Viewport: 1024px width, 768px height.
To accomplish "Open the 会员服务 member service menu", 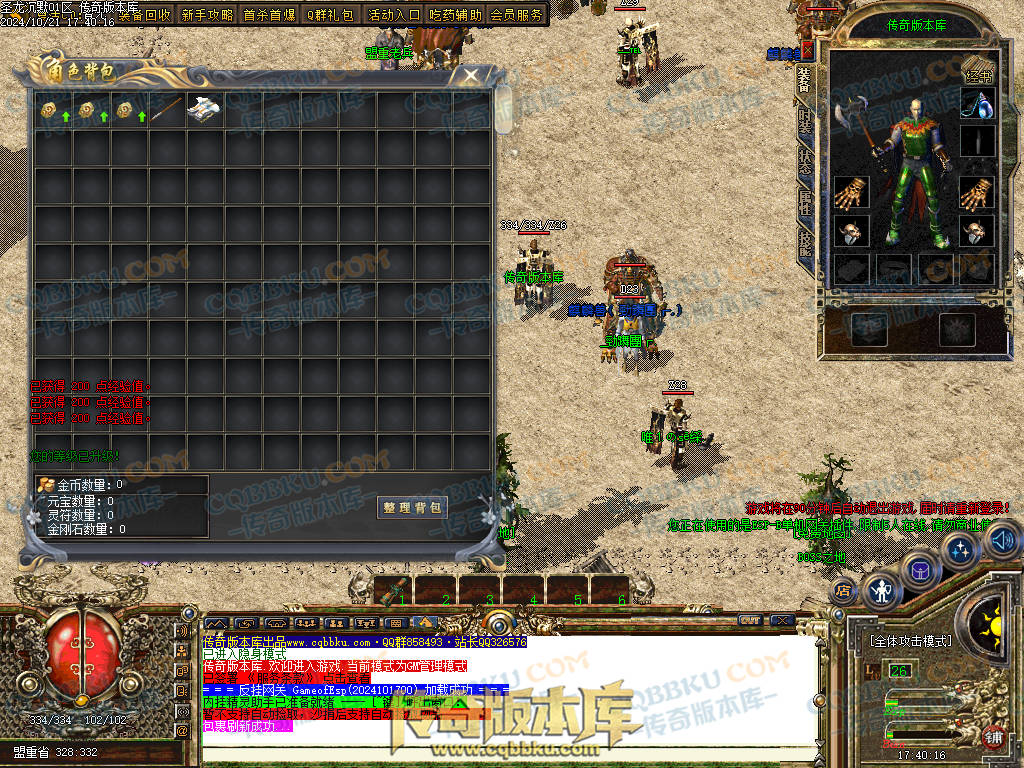I will coord(517,15).
